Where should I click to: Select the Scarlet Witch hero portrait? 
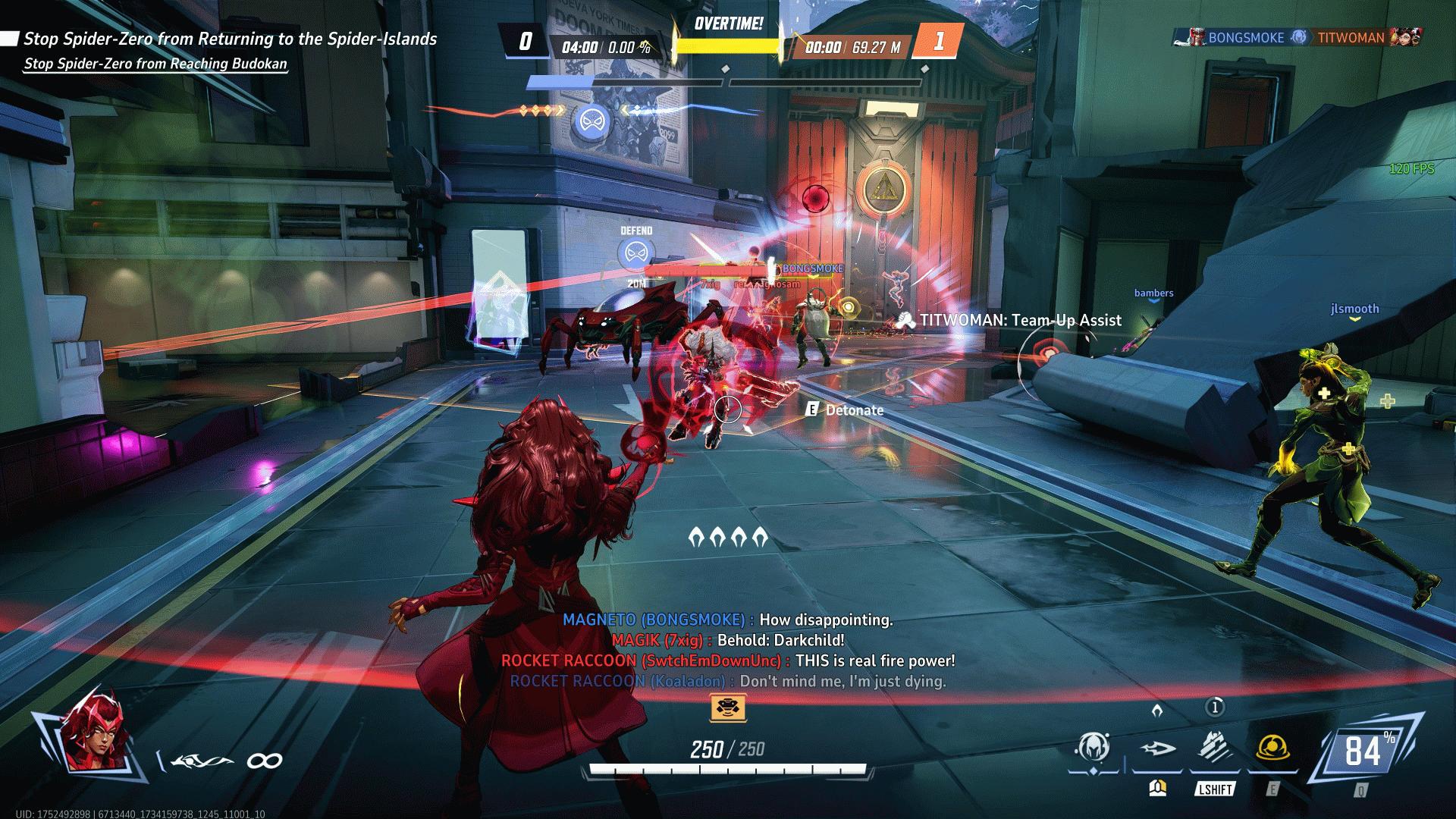pyautogui.click(x=99, y=739)
